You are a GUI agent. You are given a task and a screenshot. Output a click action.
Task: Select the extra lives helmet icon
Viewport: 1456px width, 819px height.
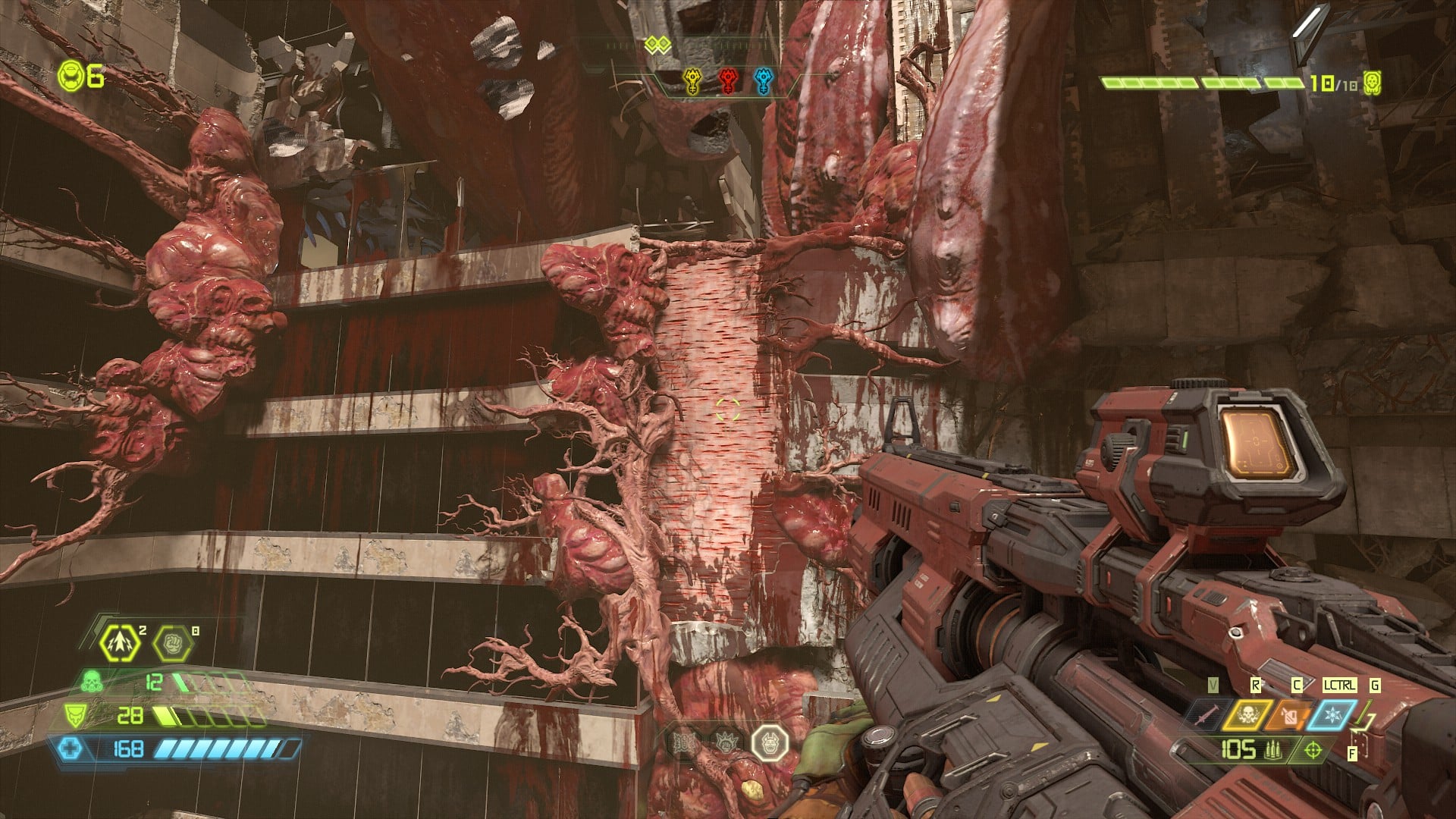point(71,77)
